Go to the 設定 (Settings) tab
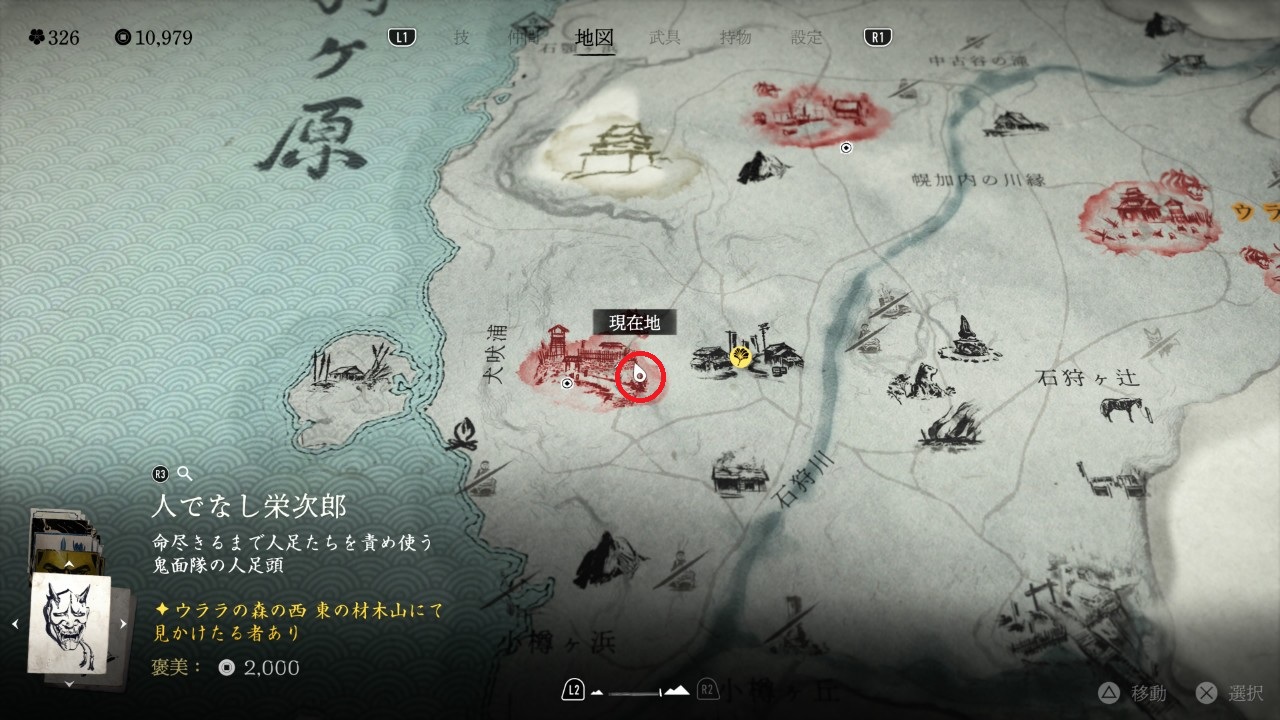 tap(807, 38)
